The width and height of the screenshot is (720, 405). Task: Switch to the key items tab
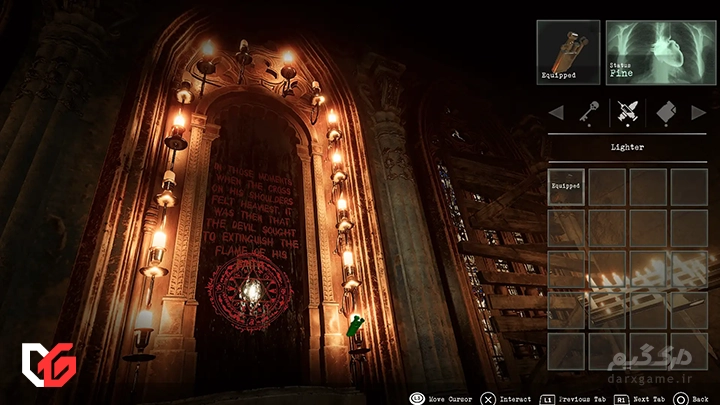coord(590,112)
